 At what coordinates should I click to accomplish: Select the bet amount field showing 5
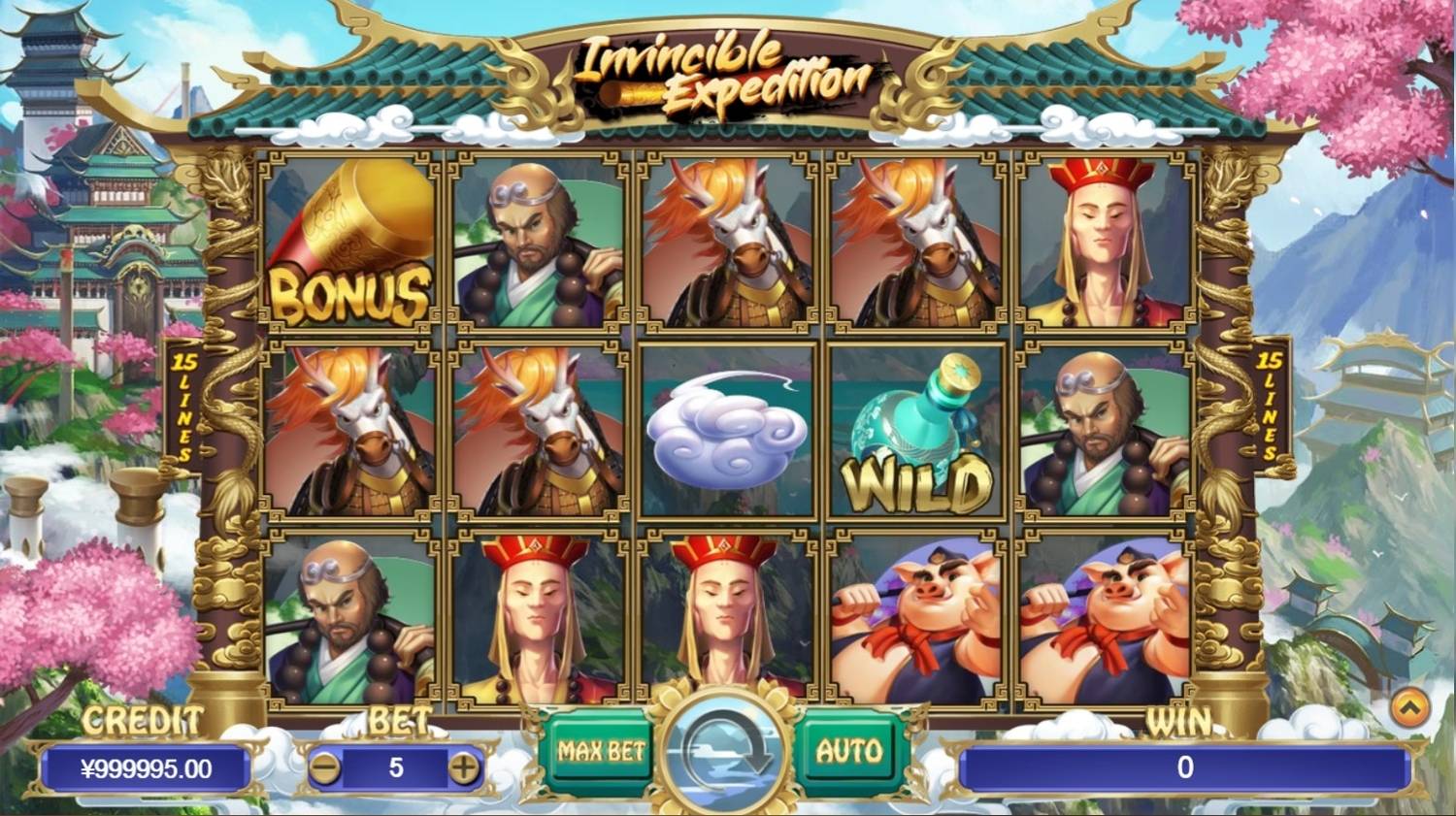(x=395, y=769)
